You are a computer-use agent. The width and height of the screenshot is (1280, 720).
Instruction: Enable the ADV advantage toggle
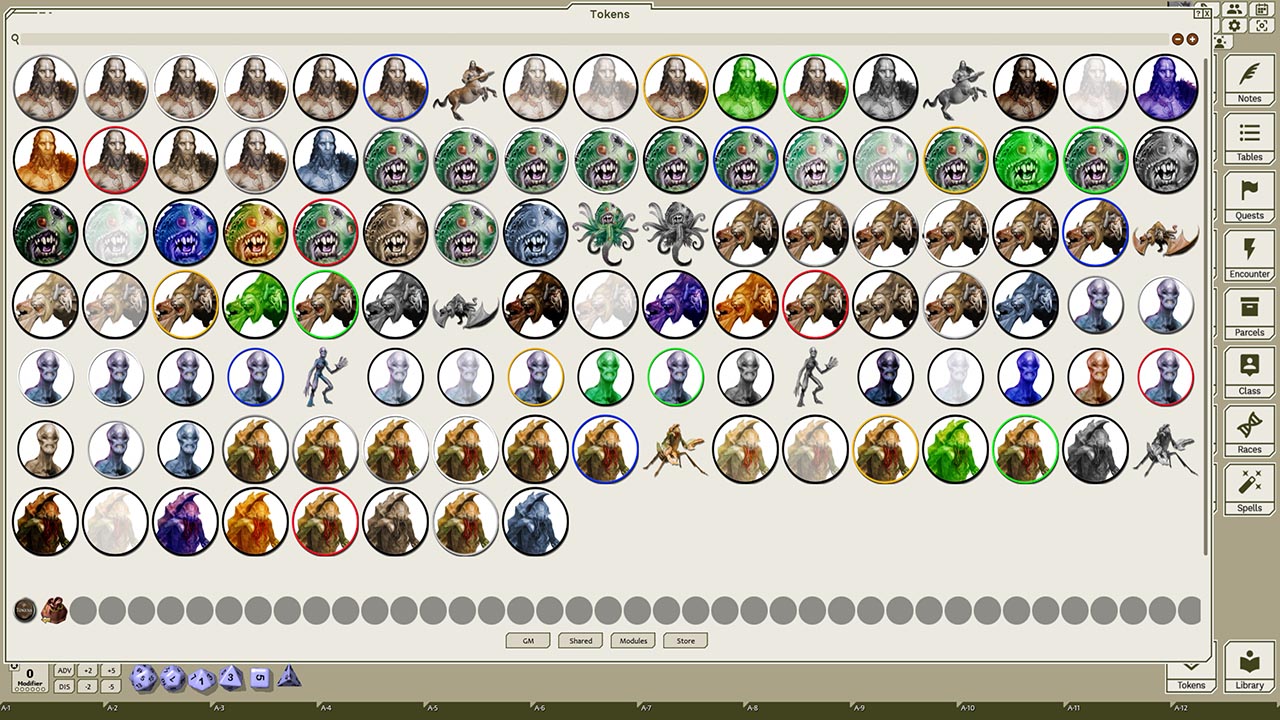tap(62, 670)
